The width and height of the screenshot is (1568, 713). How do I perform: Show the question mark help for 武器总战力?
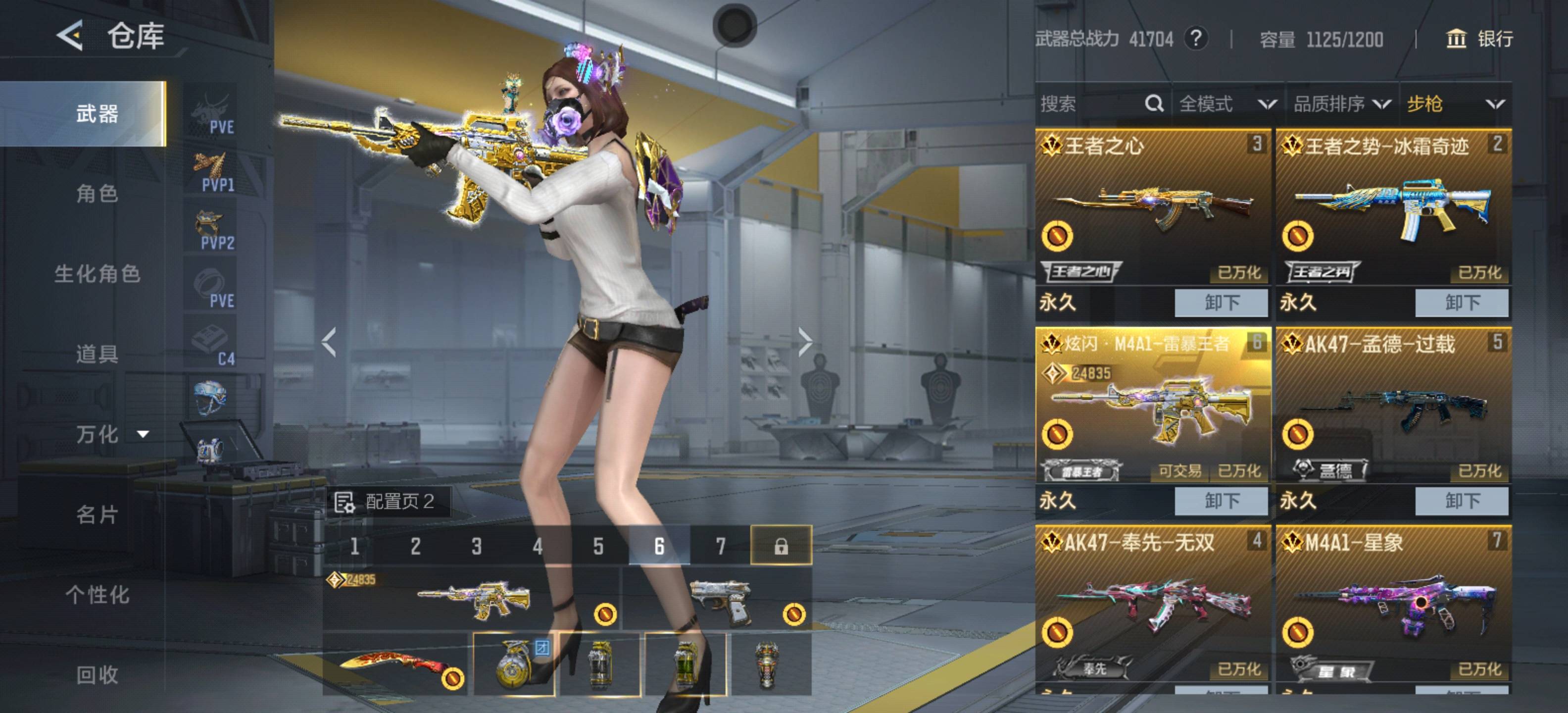1196,39
